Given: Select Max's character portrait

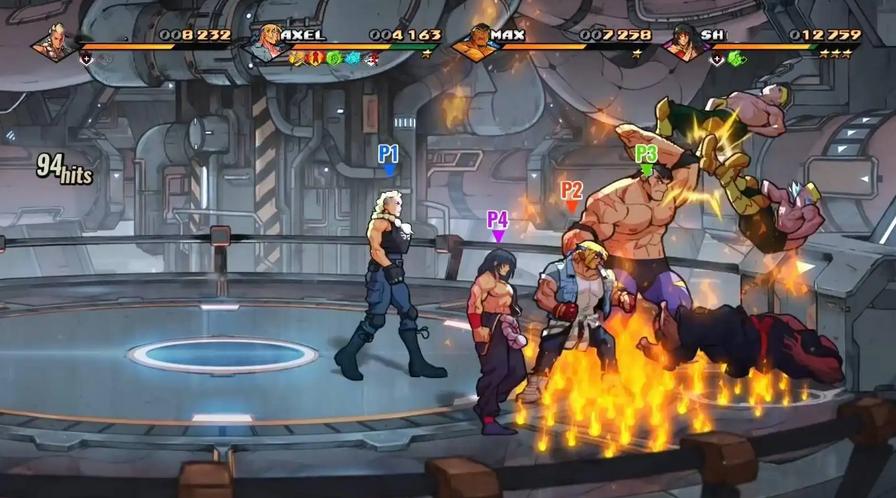Looking at the screenshot, I should (477, 42).
